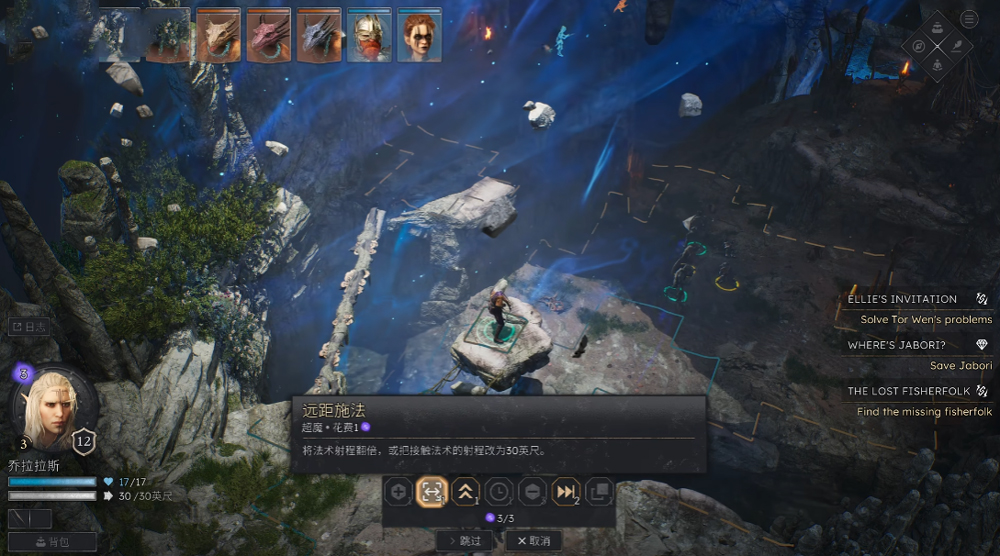The width and height of the screenshot is (1000, 556).
Task: Select the clock metamagic icon
Action: (x=499, y=491)
